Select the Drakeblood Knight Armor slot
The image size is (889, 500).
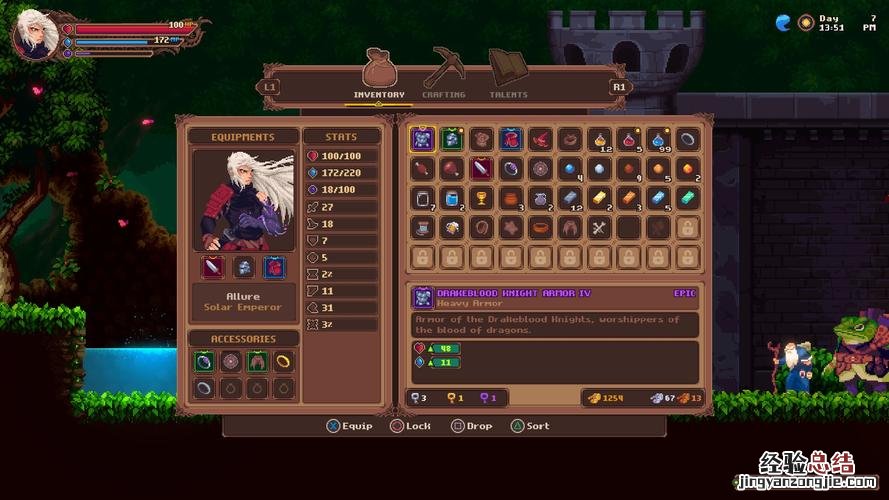click(421, 139)
